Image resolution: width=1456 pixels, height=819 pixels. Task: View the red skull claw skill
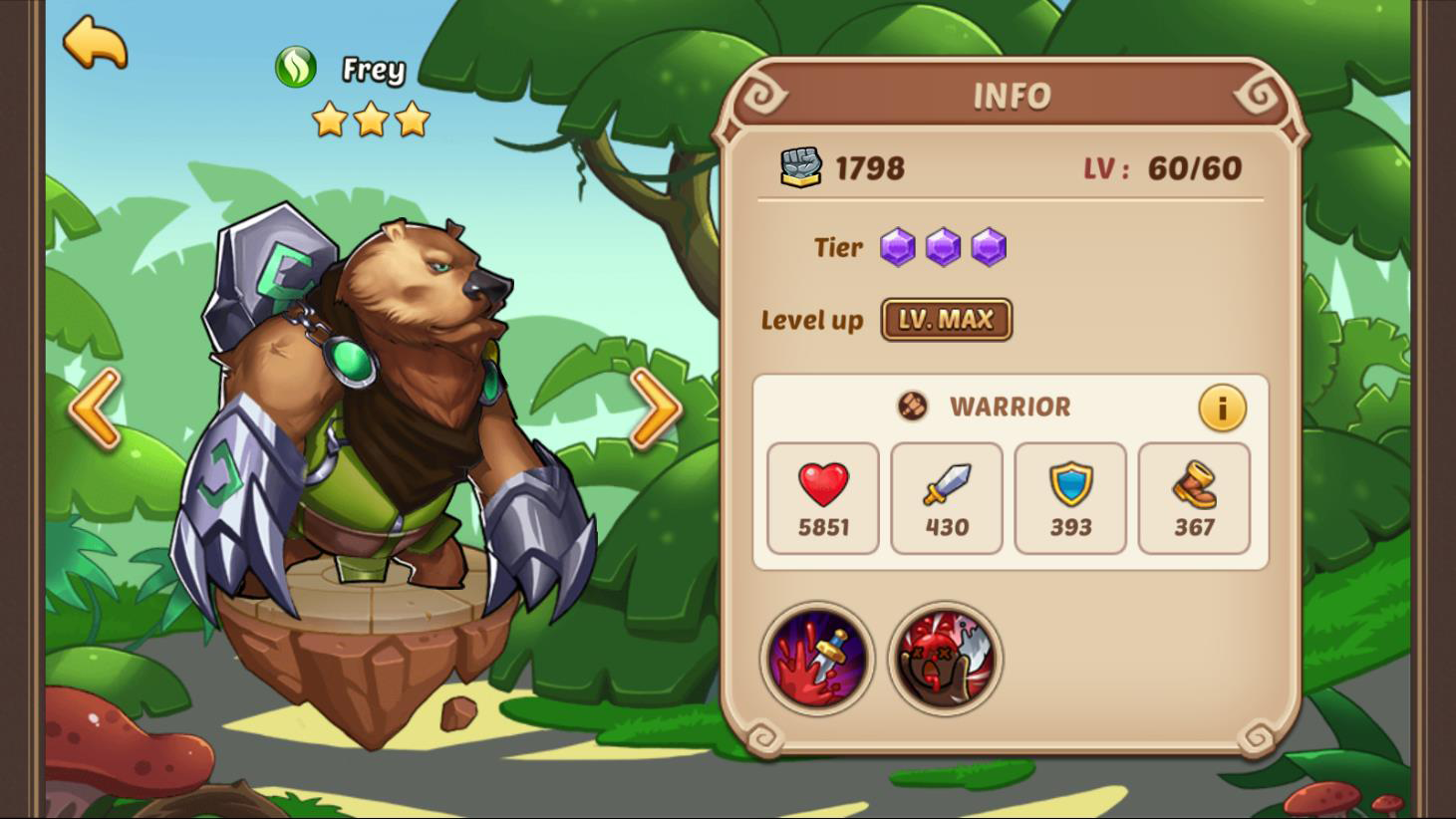tap(945, 659)
